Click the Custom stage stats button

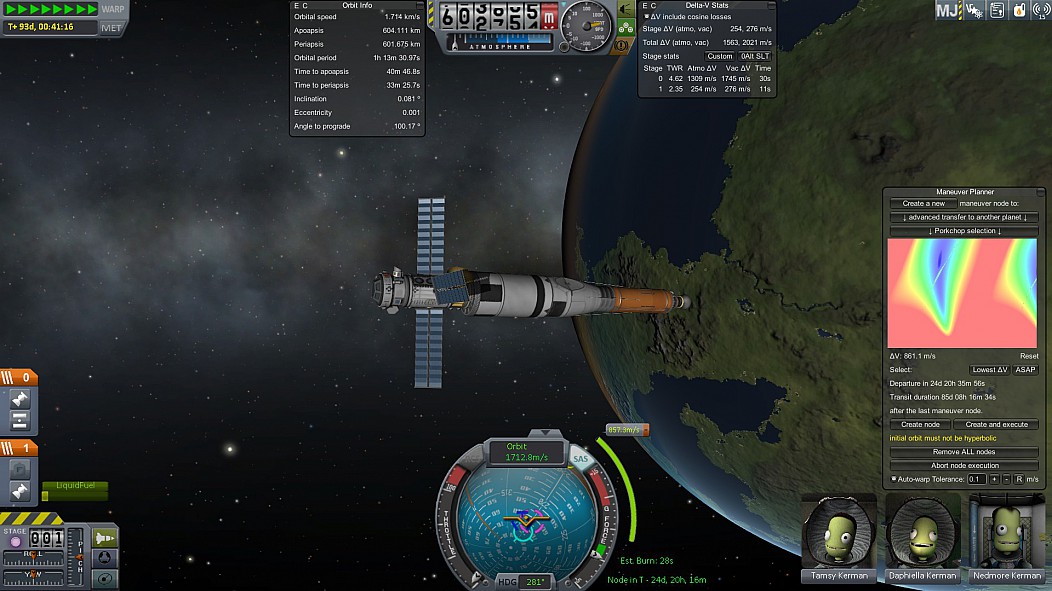[720, 56]
